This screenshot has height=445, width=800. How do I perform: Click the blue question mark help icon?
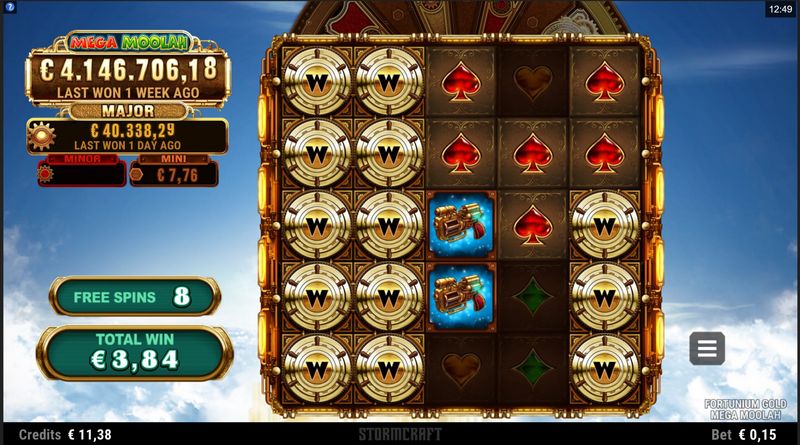tap(9, 8)
